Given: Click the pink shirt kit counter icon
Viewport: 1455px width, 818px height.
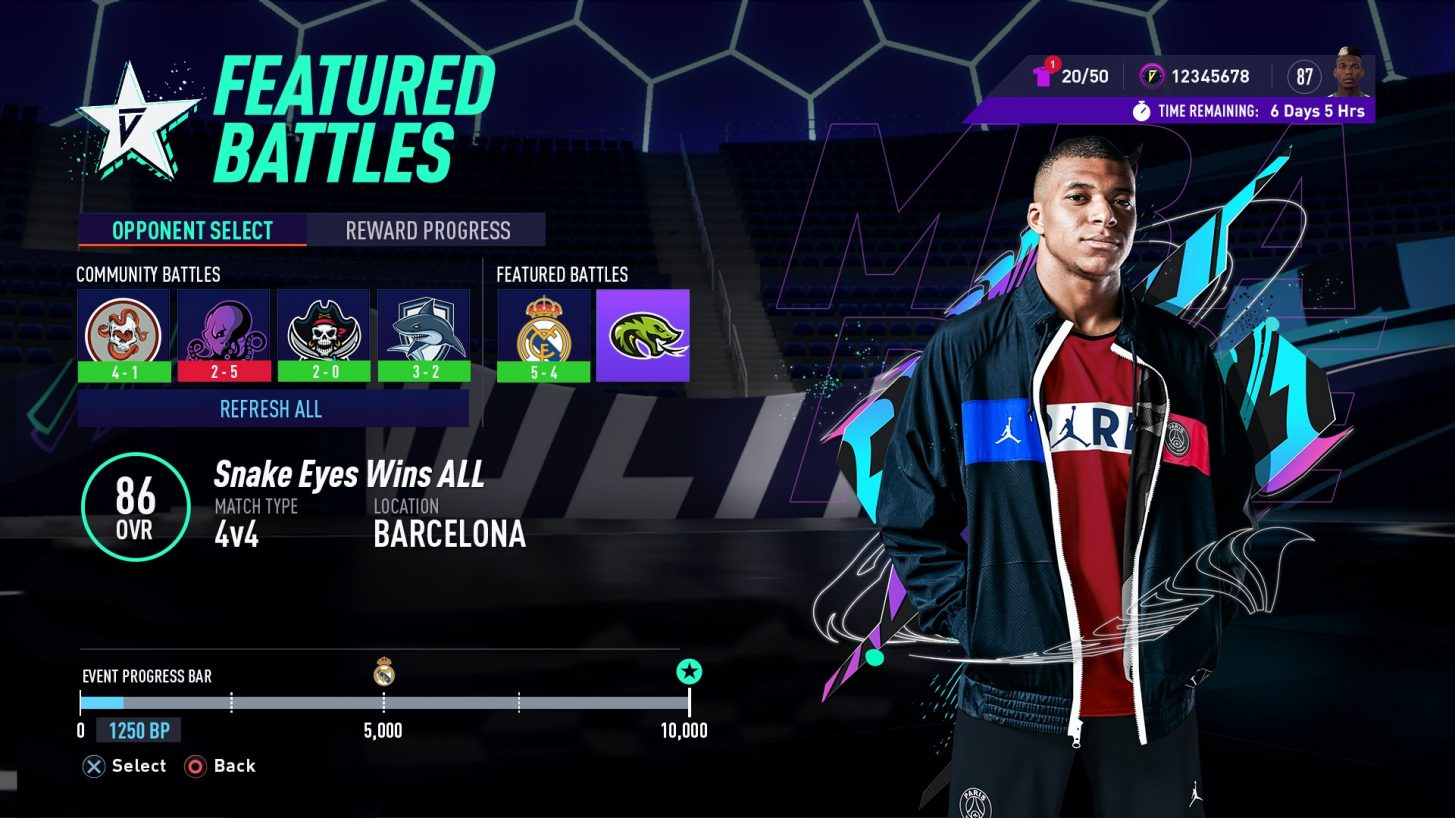Looking at the screenshot, I should [x=1043, y=75].
